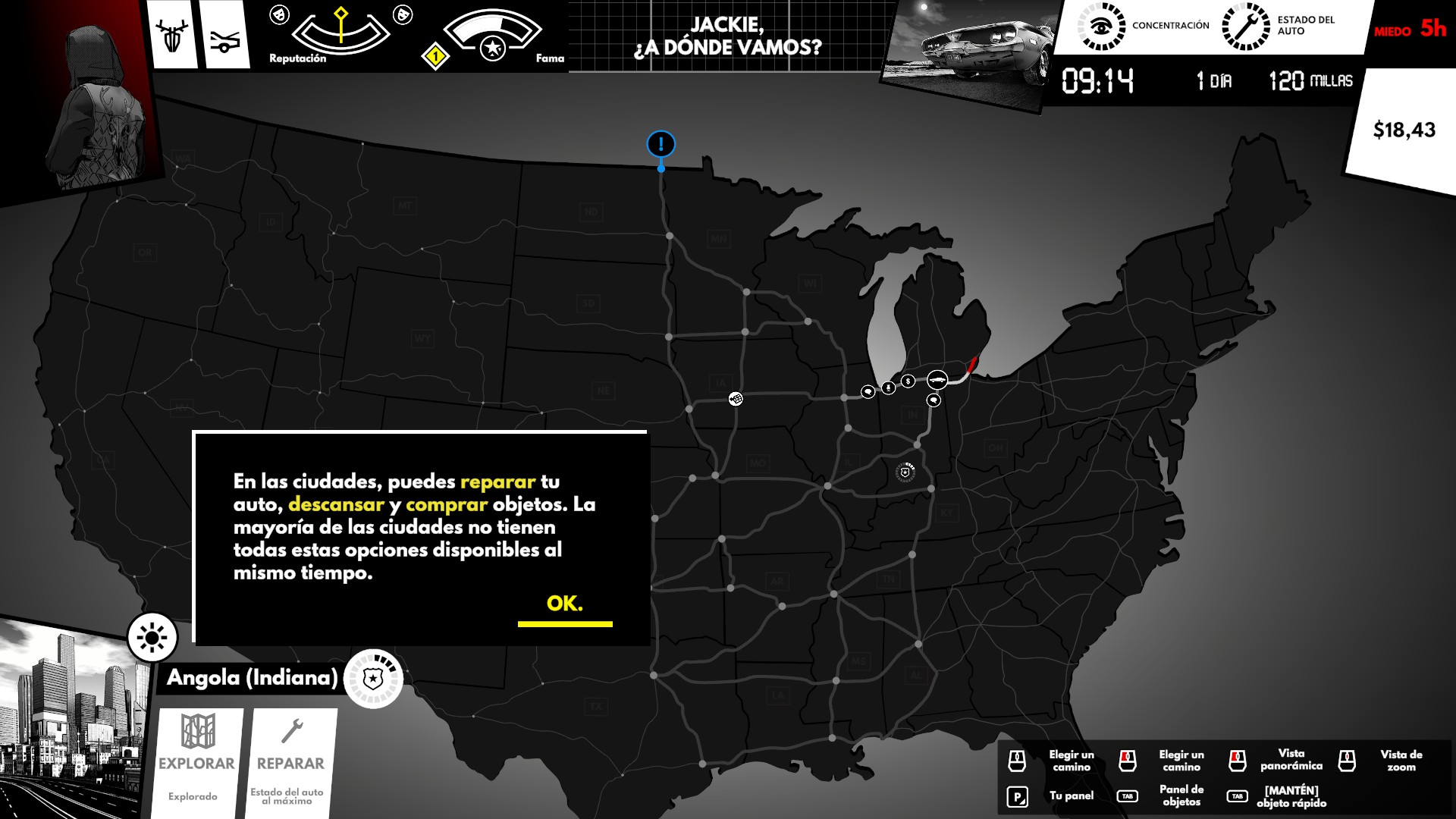Screen dimensions: 1456x819
Task: Select the trophy marker on the route
Action: [888, 388]
